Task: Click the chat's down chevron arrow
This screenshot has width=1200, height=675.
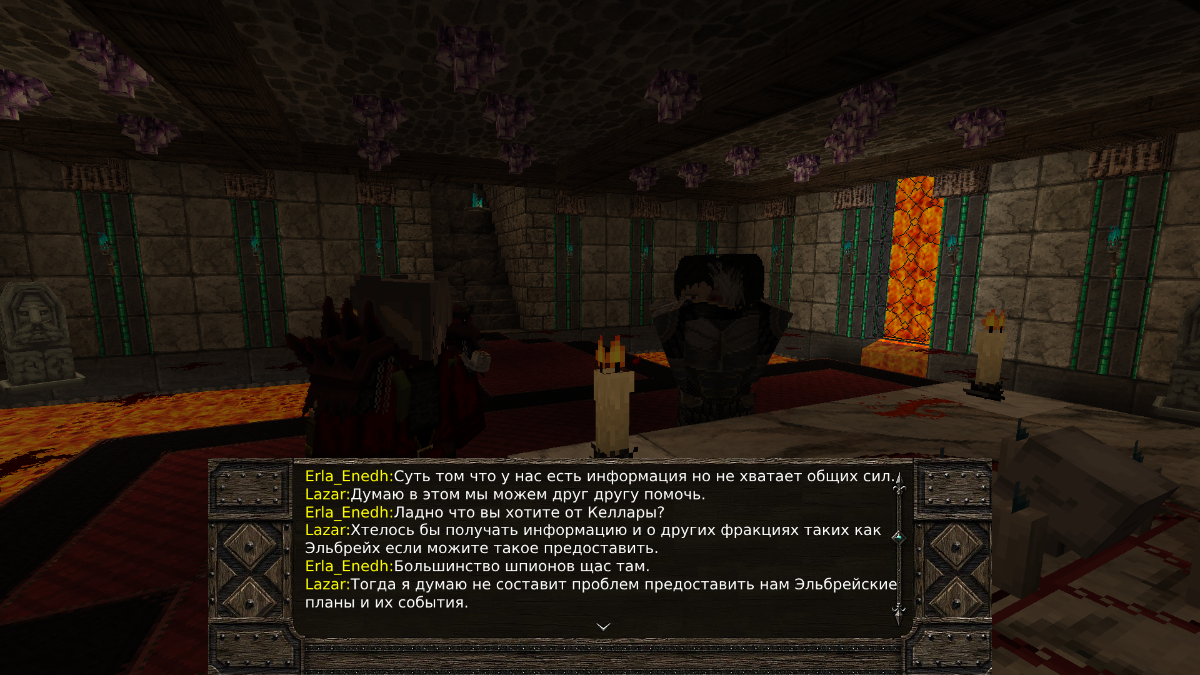Action: pos(603,626)
